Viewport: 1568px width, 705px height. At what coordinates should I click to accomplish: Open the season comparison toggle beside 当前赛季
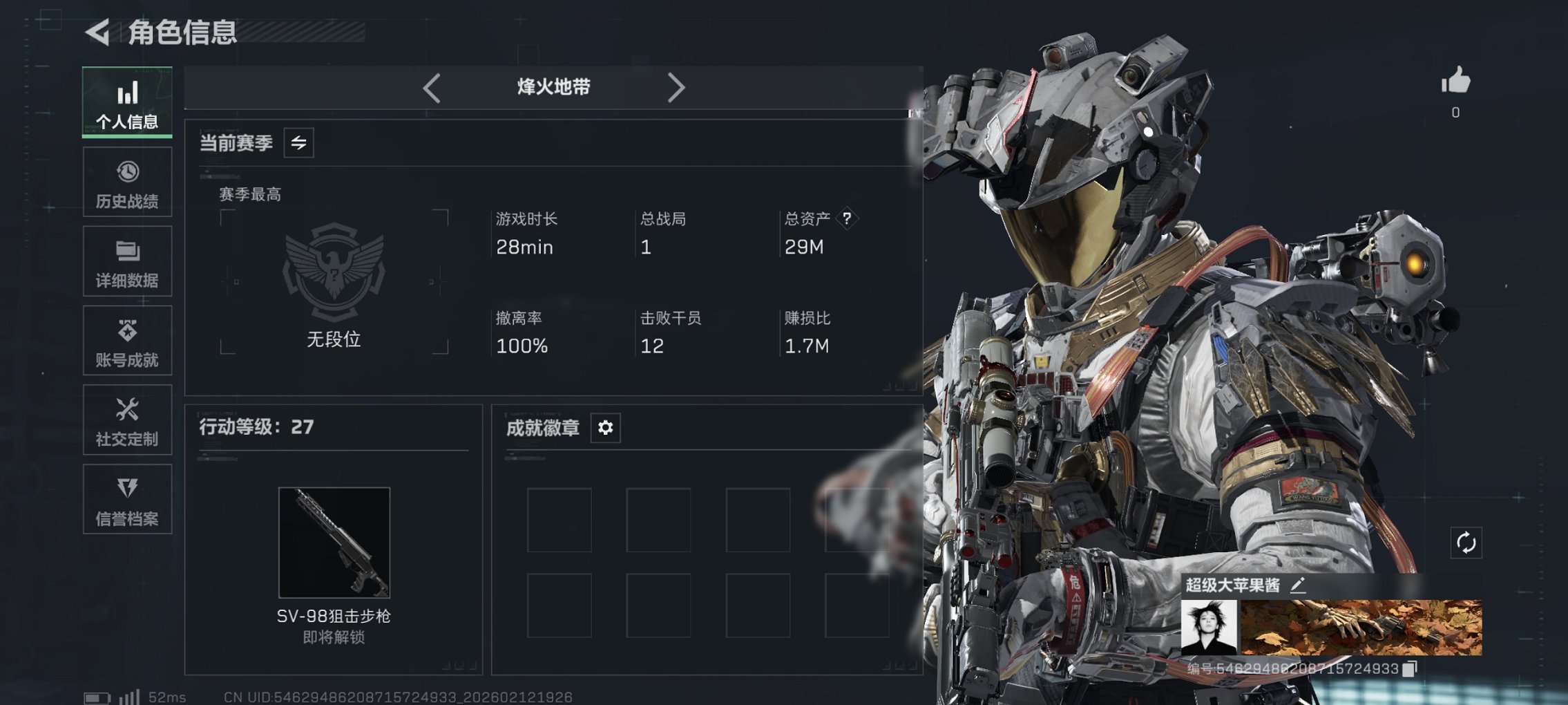pyautogui.click(x=300, y=143)
